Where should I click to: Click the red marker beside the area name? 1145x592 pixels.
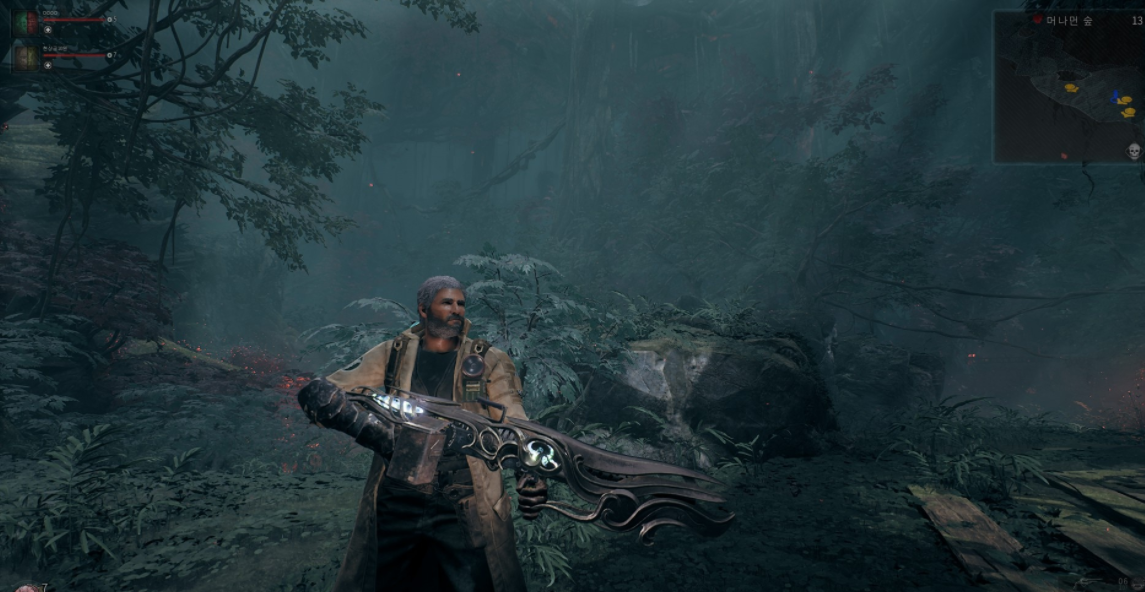(1037, 19)
